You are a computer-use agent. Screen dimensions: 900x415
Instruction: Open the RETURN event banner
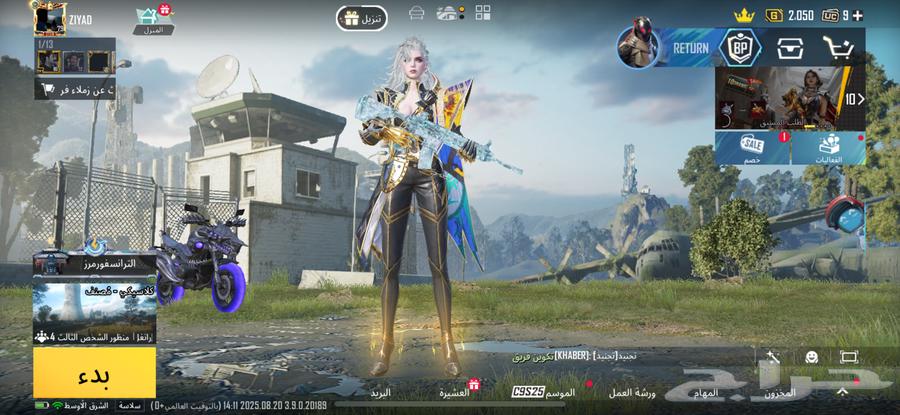click(664, 46)
